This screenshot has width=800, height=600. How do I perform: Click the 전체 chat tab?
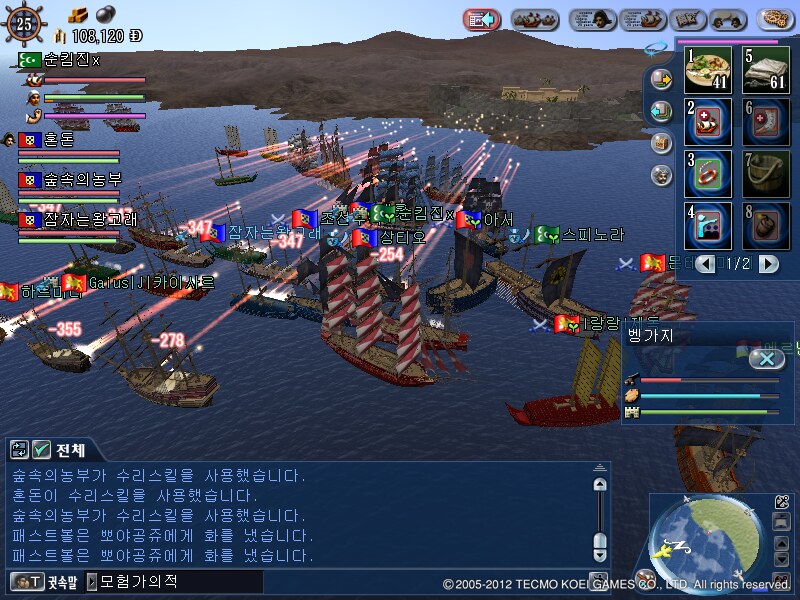(x=70, y=449)
